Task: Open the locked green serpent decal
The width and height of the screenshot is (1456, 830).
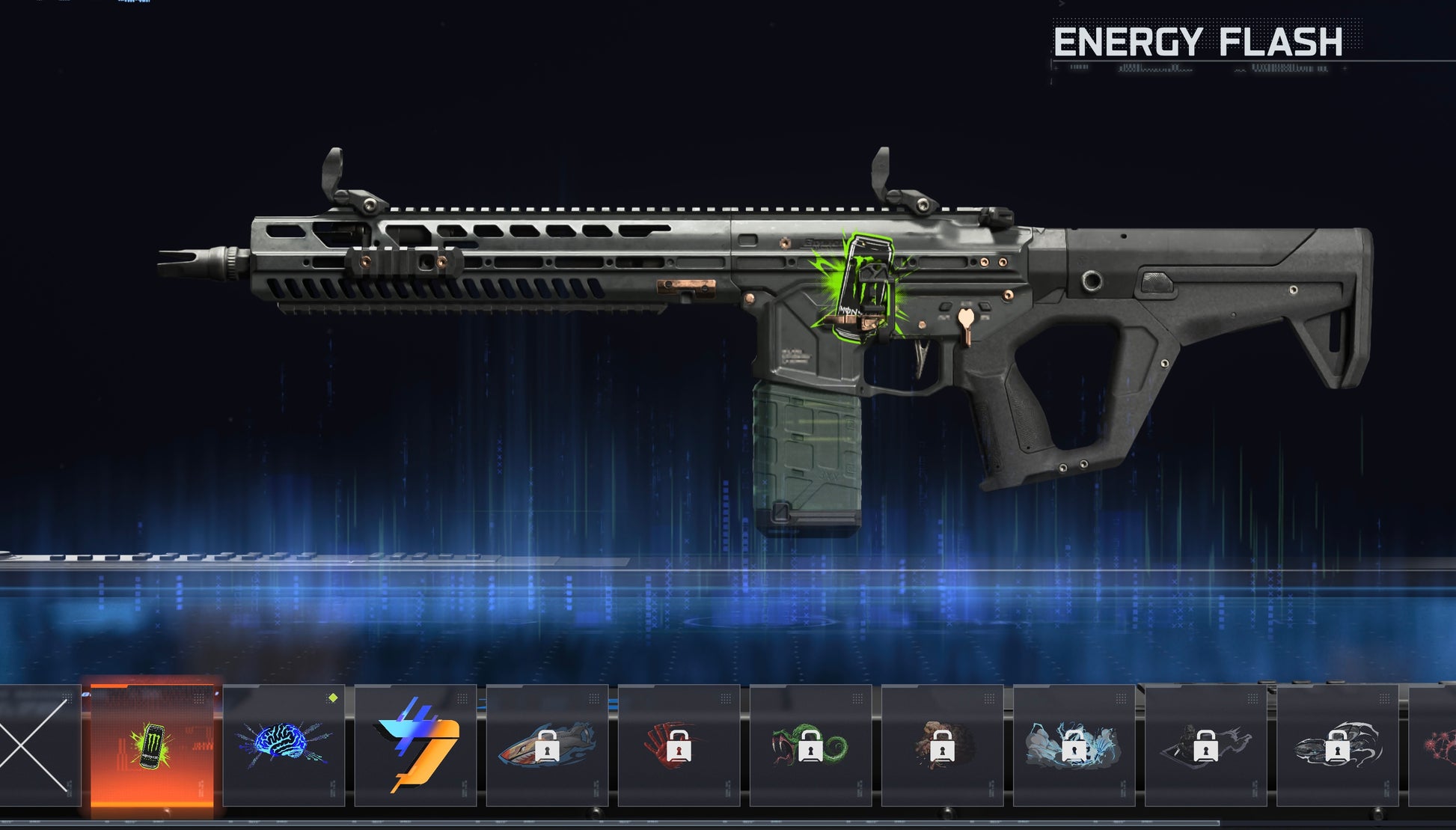Action: [810, 745]
